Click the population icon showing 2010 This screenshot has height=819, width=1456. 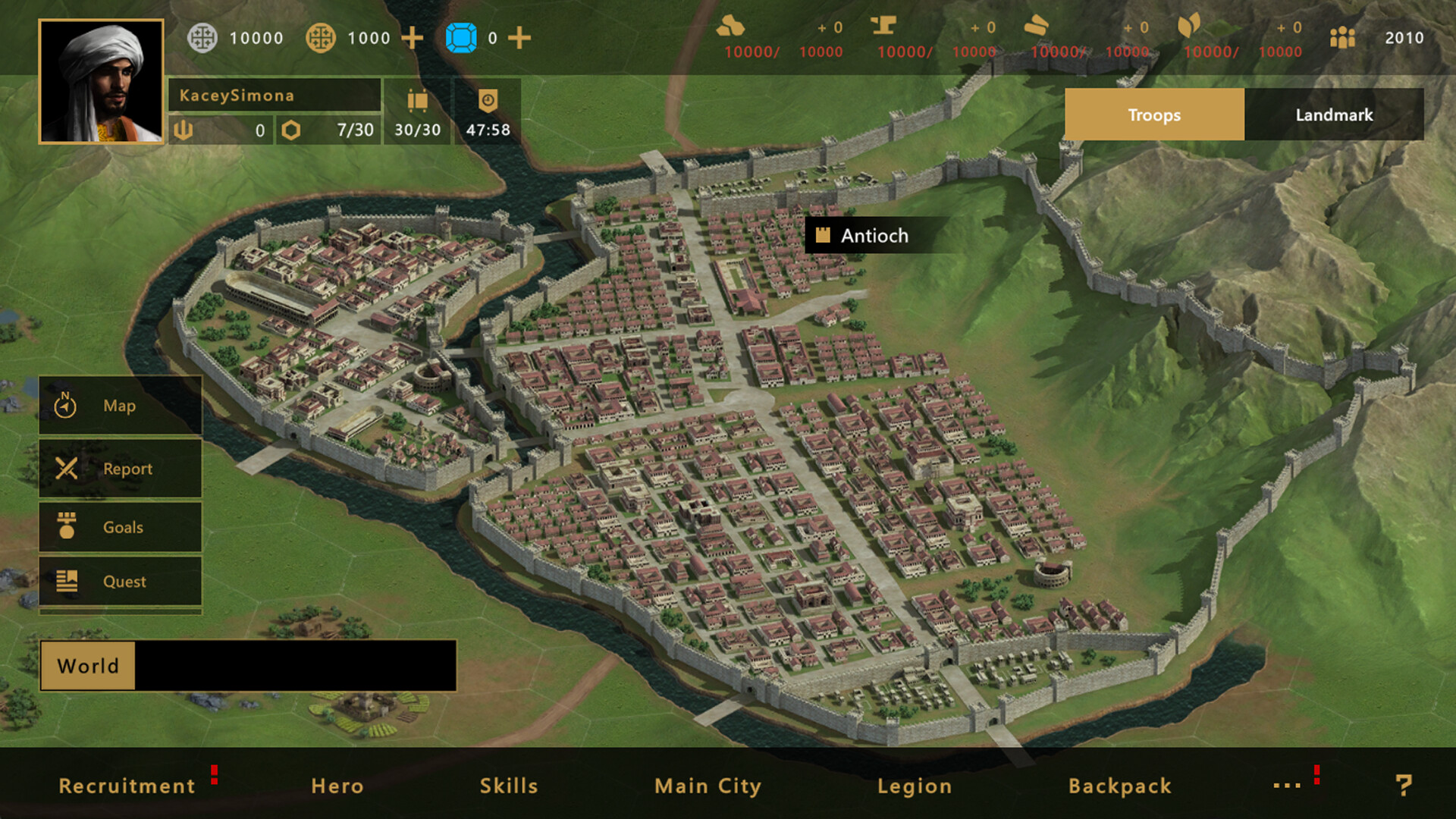(1345, 37)
